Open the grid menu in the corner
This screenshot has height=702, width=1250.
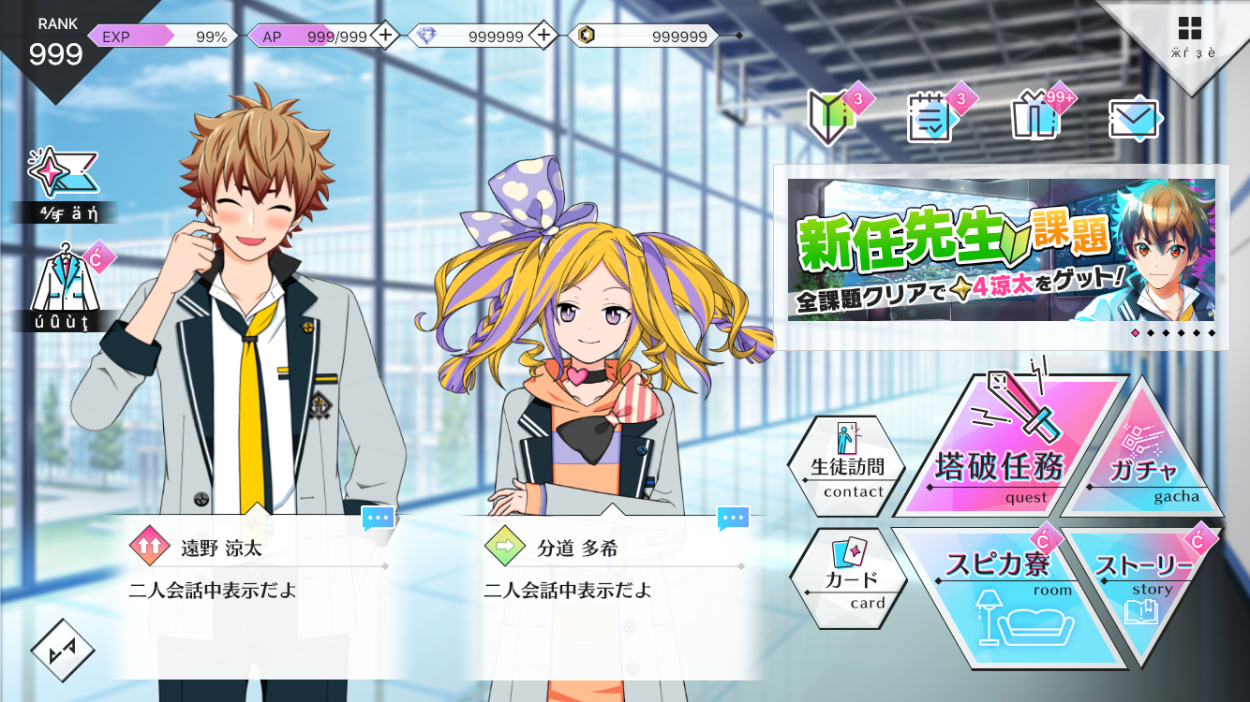[1190, 28]
